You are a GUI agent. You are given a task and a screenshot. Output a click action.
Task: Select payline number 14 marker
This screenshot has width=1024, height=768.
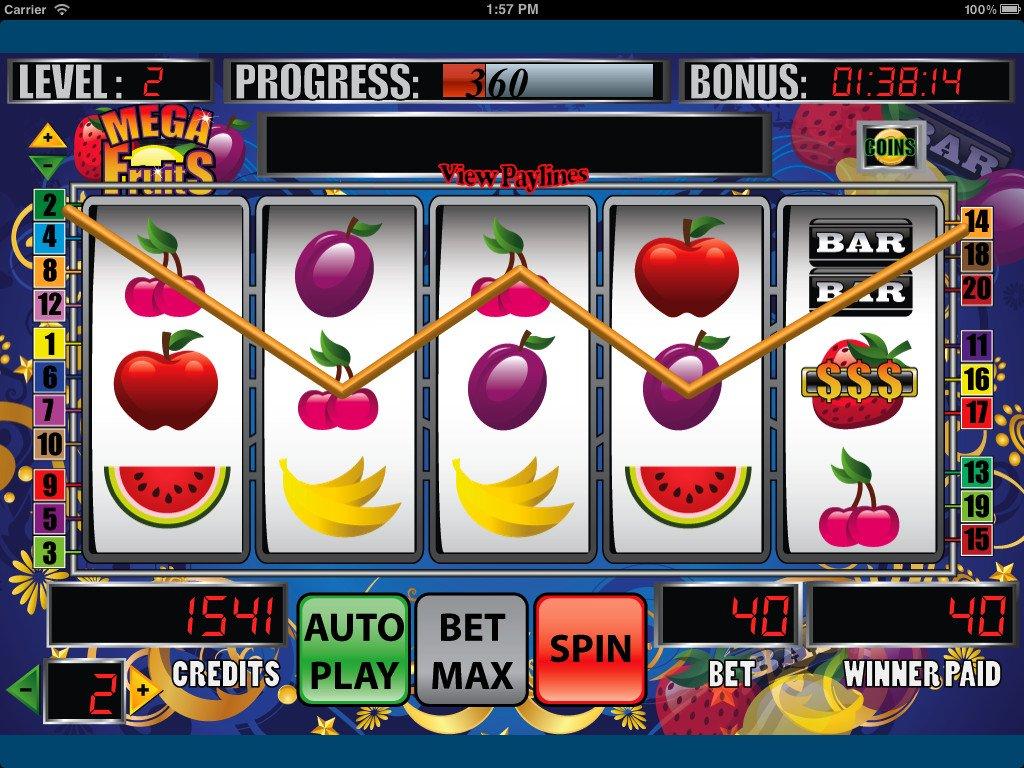[x=976, y=222]
